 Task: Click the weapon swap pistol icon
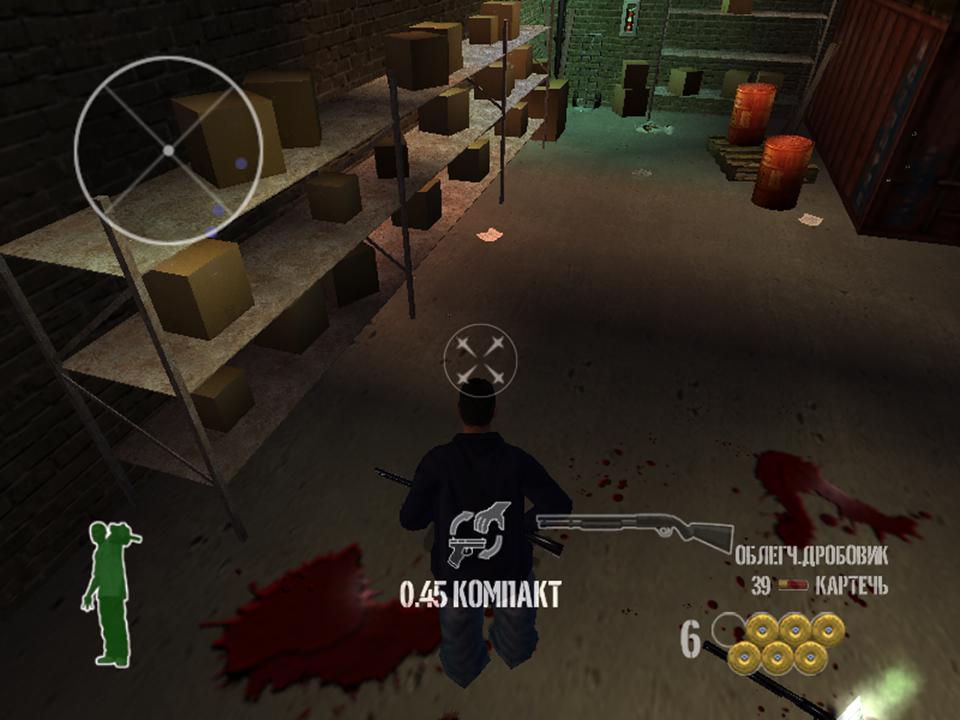point(480,534)
